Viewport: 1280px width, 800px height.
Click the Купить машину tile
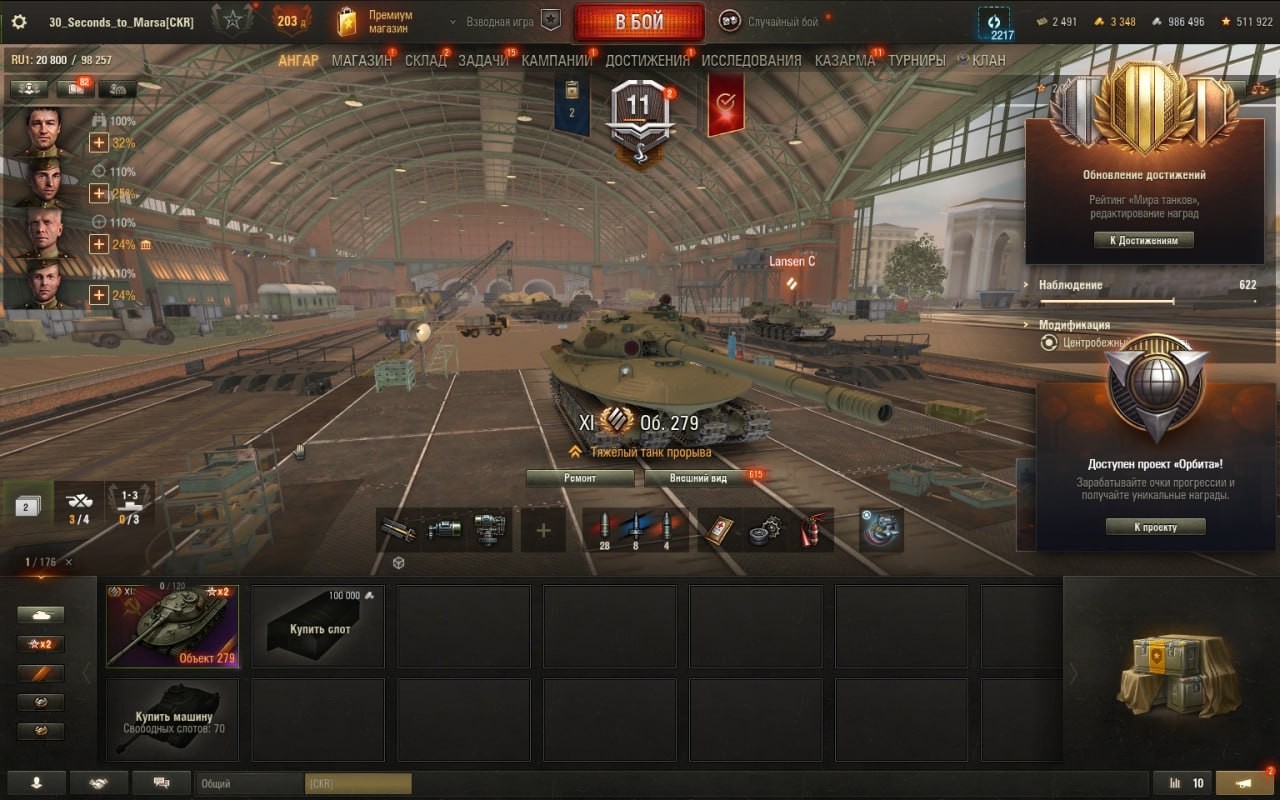pos(172,720)
